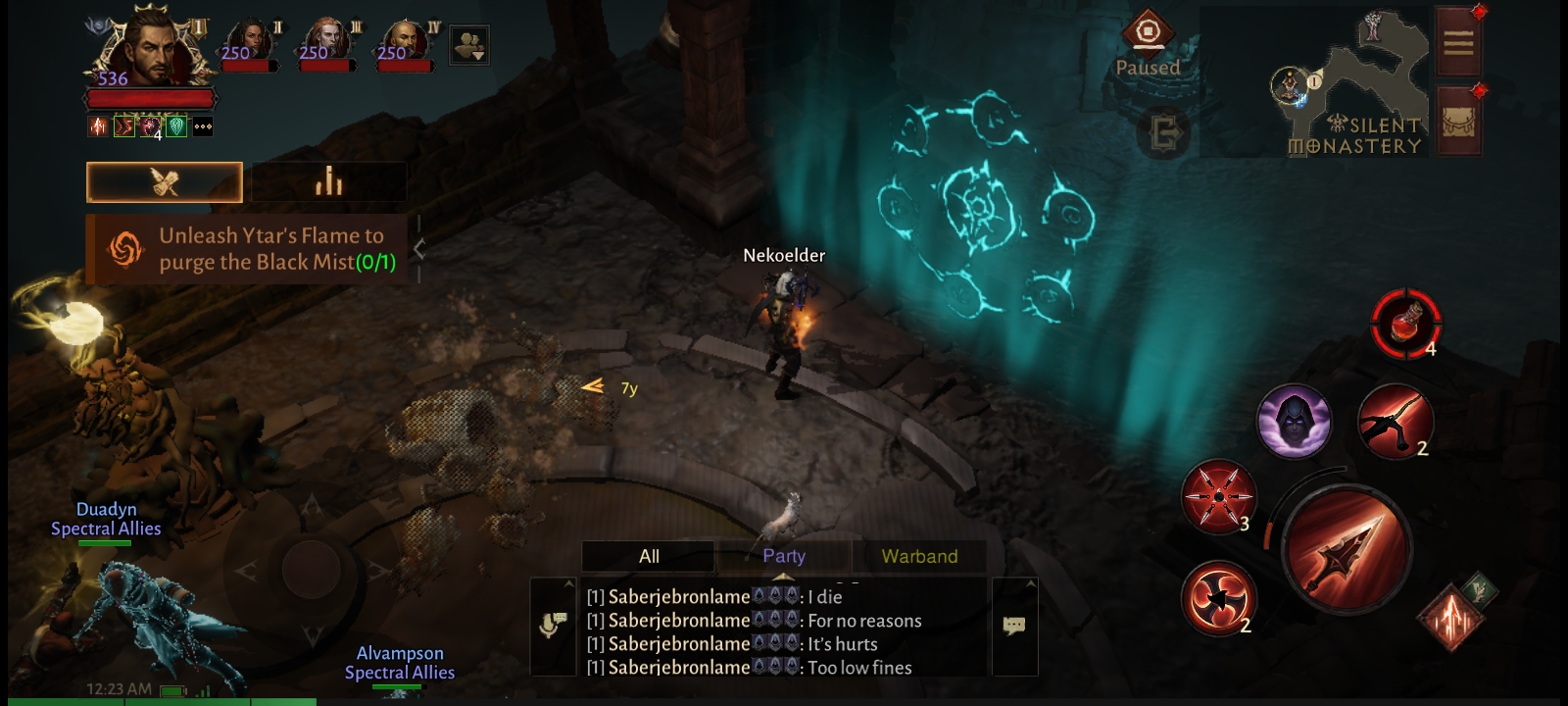Use the spinning blade skill
Image resolution: width=1568 pixels, height=706 pixels.
click(1218, 597)
